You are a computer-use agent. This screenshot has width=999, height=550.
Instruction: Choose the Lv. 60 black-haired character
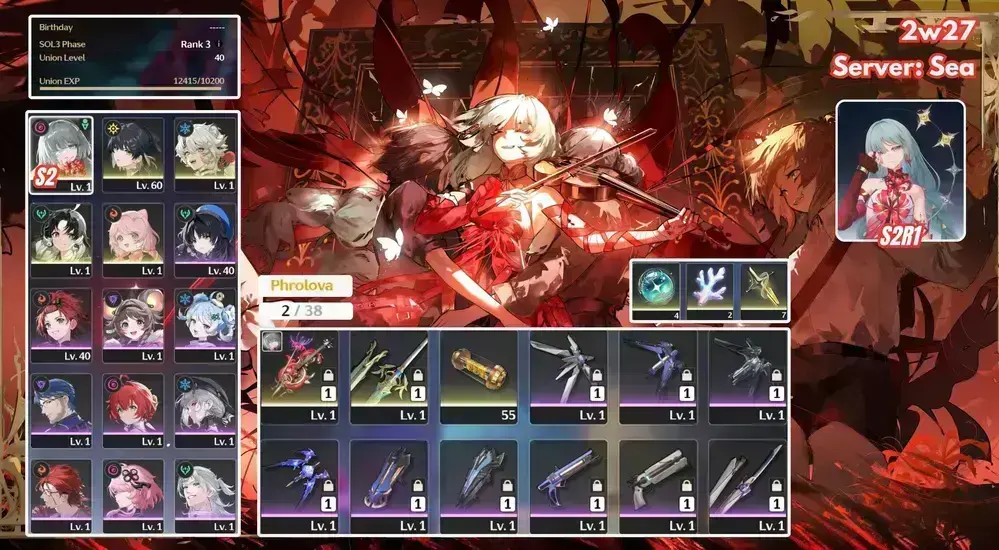point(133,155)
